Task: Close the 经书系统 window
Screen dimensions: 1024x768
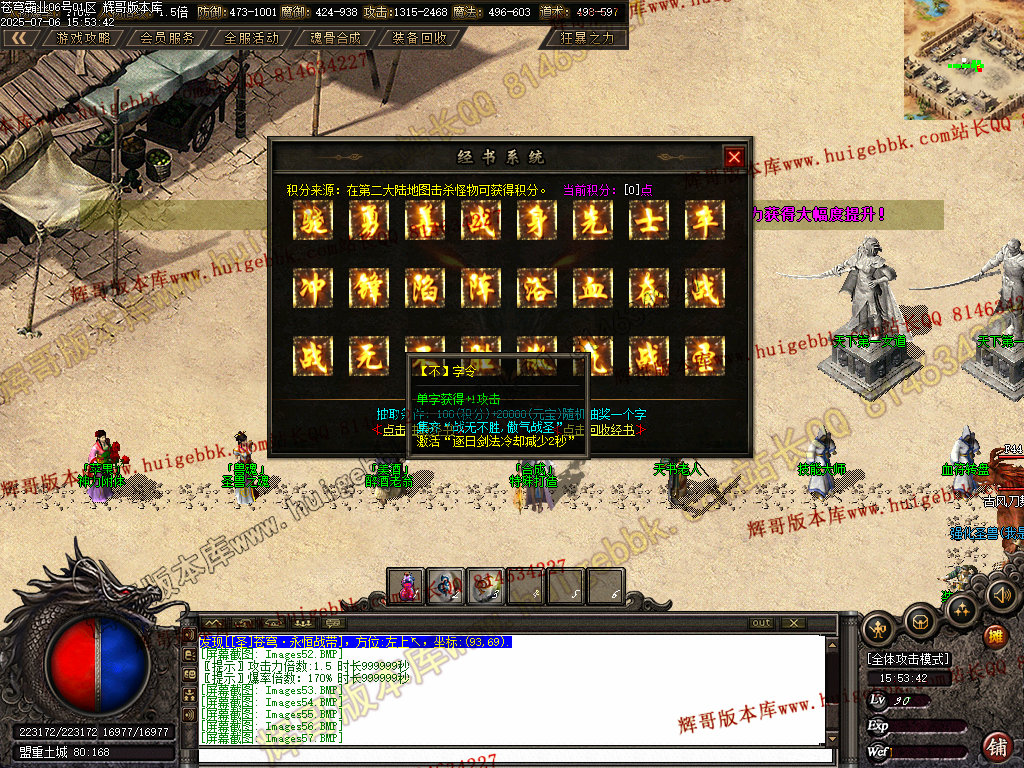Action: [x=734, y=157]
